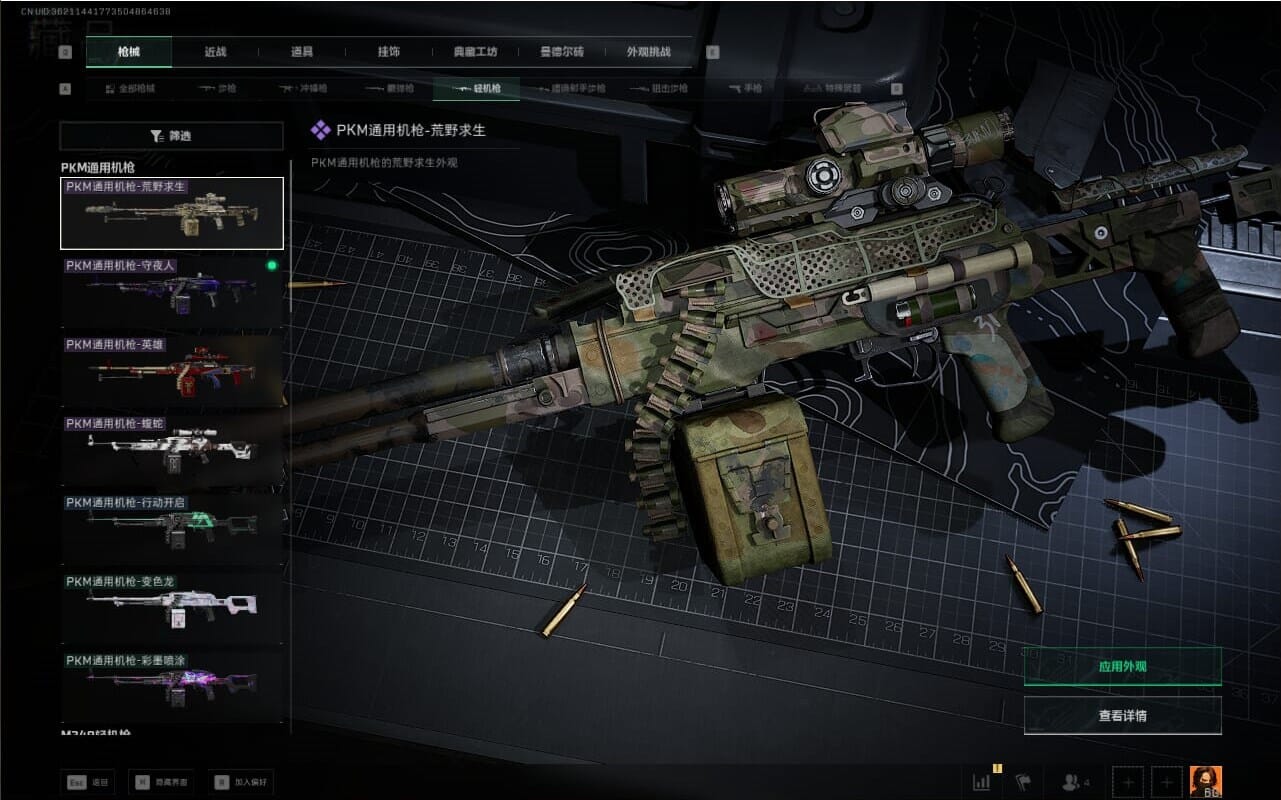Select the PKM 彩墨喷涂 skin

171,686
